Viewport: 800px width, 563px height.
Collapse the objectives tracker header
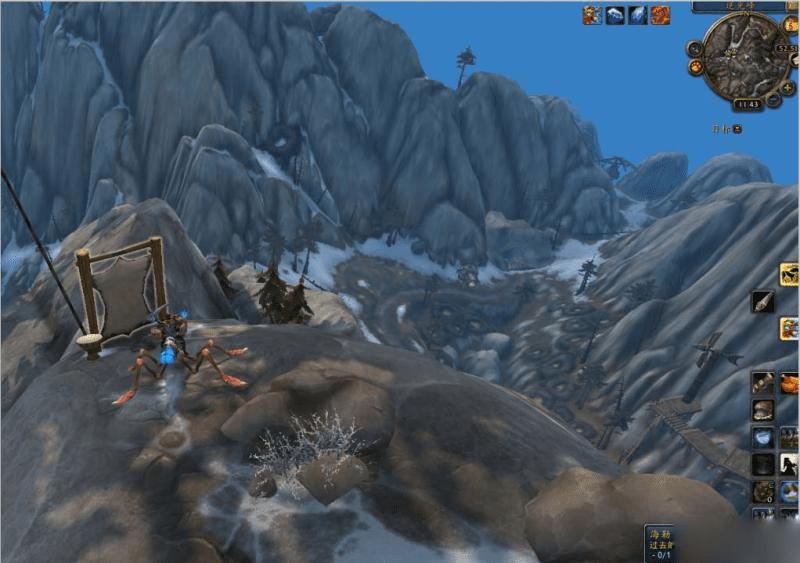click(x=737, y=128)
